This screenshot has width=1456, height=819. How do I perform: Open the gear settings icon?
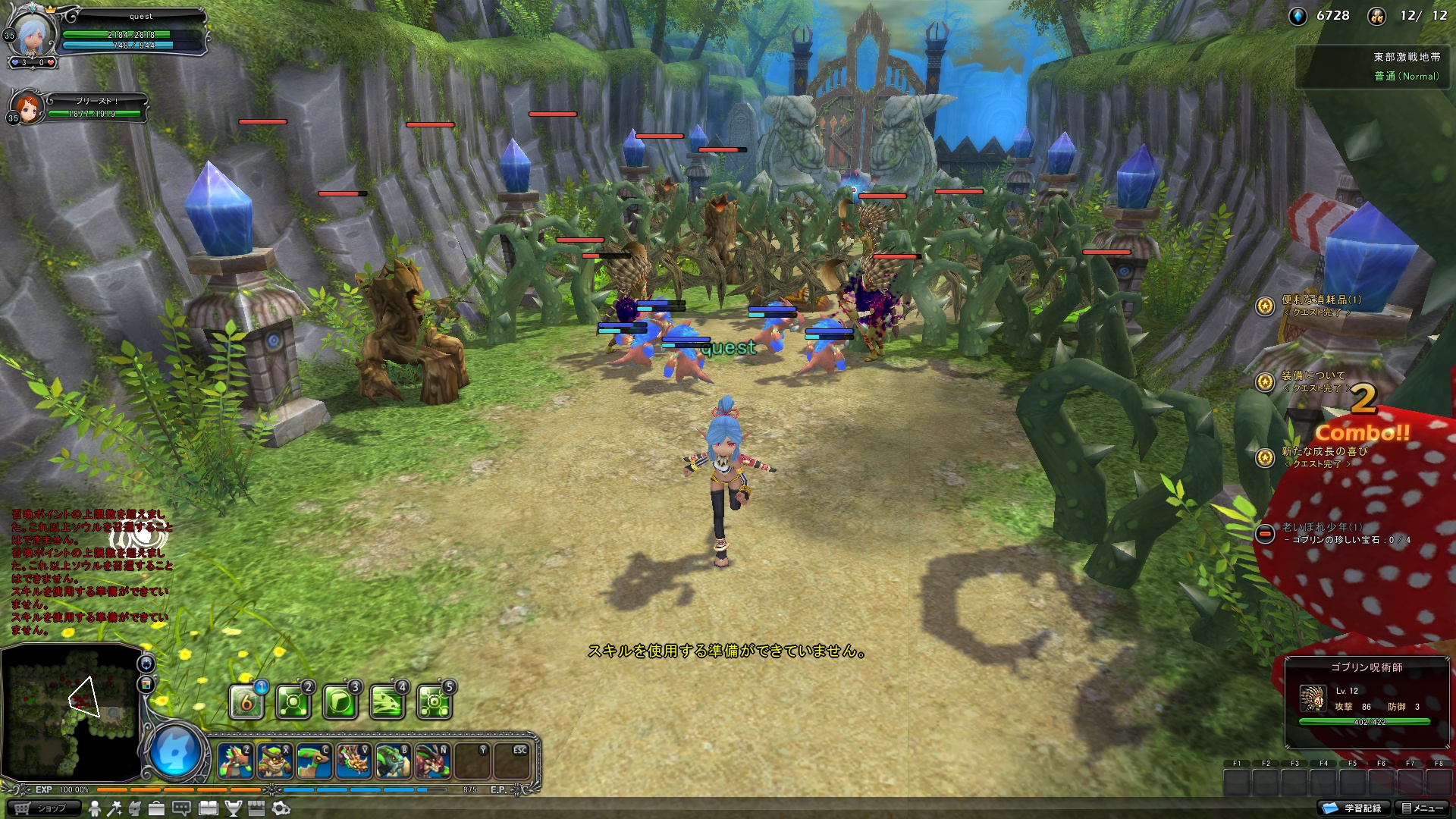[281, 808]
